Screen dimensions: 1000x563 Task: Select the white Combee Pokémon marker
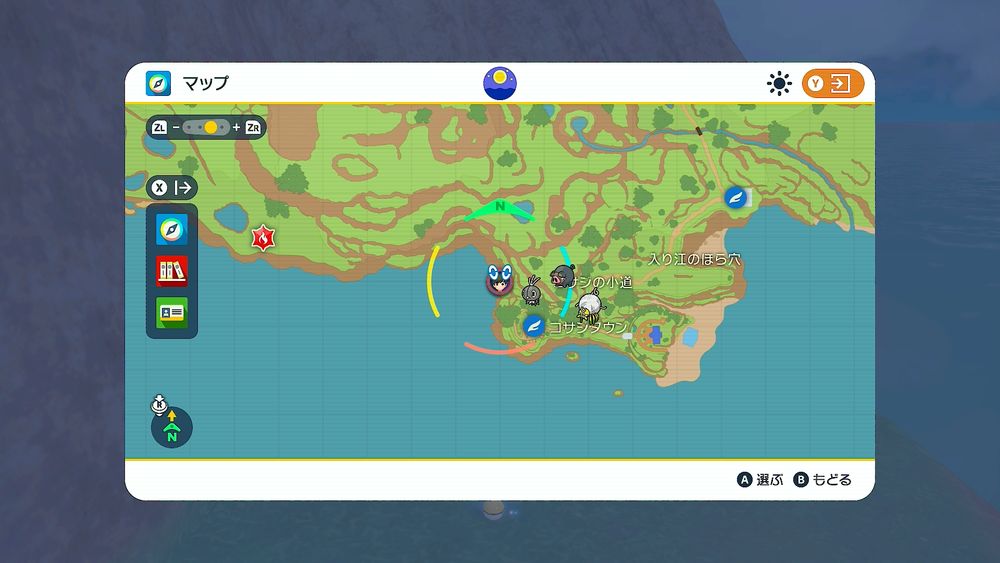pyautogui.click(x=590, y=306)
